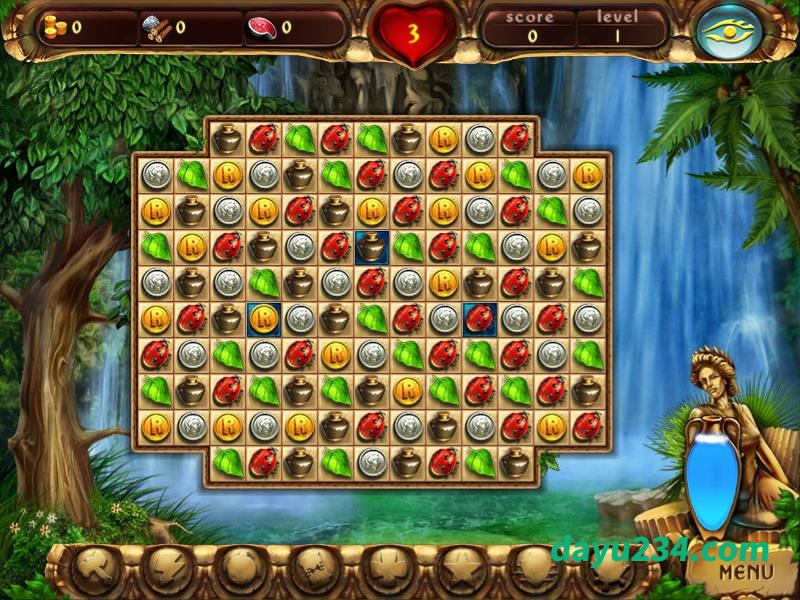Pick the blue-highlighted gold coin tile
The image size is (800, 600).
pyautogui.click(x=263, y=319)
